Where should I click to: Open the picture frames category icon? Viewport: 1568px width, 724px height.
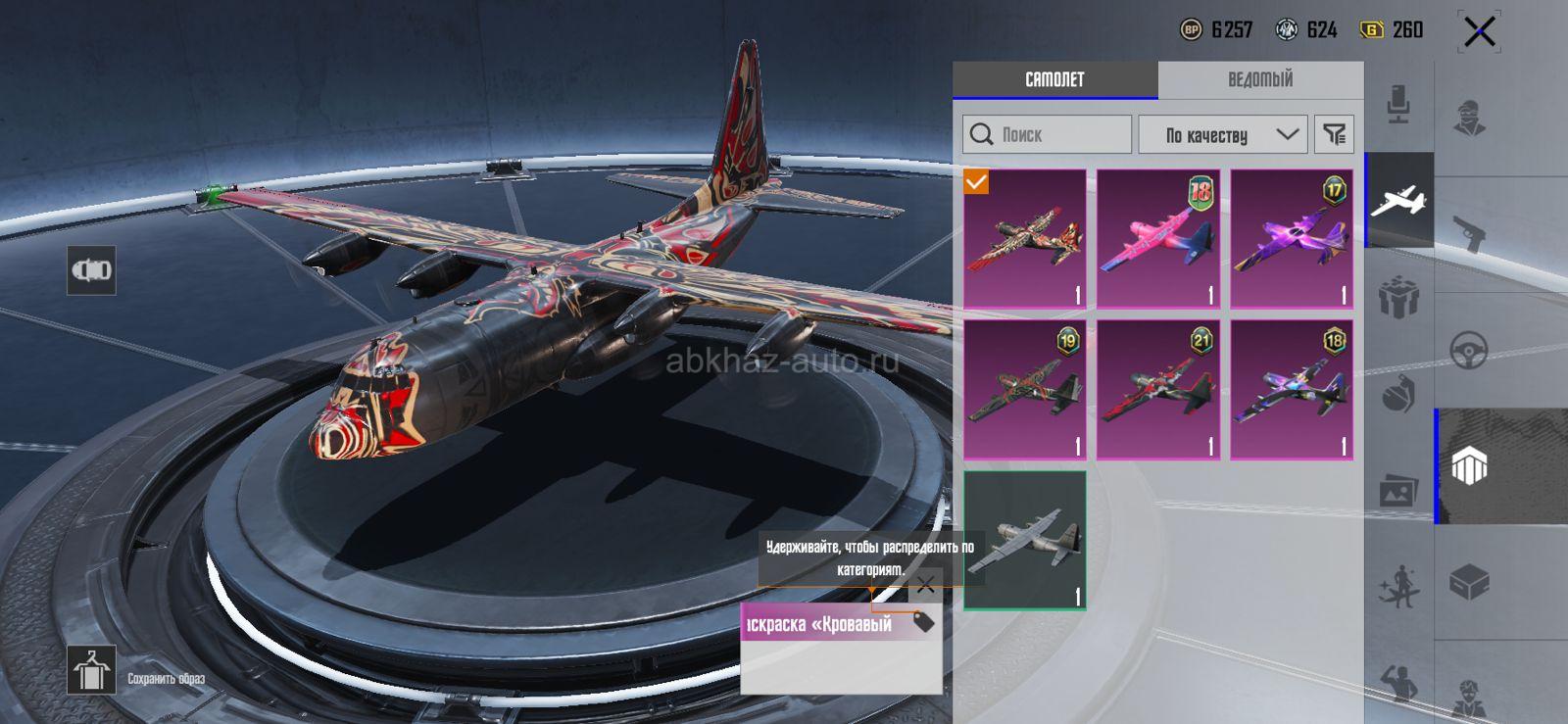[1398, 491]
